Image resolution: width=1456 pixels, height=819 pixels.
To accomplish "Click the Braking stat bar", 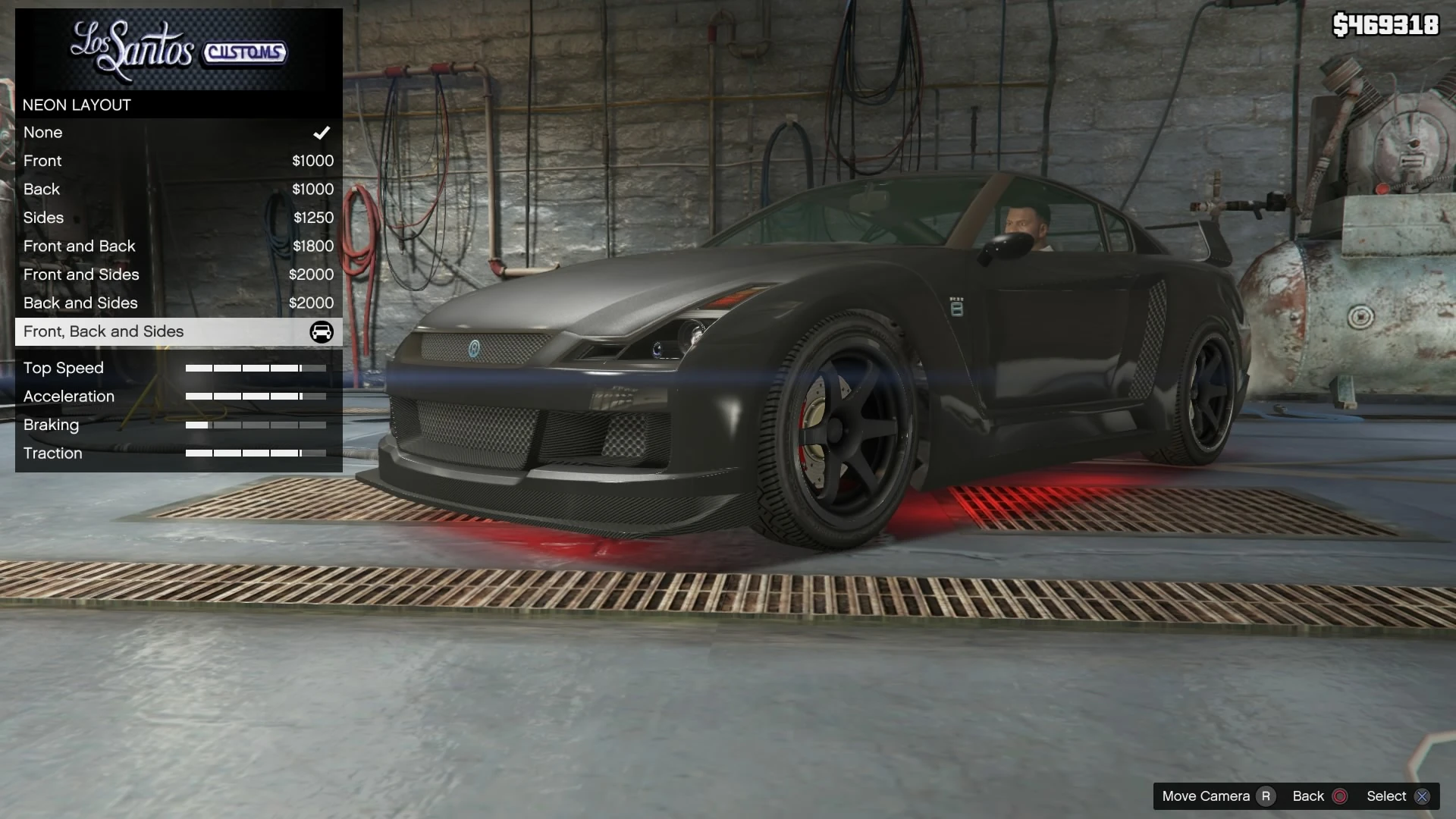I will click(255, 425).
